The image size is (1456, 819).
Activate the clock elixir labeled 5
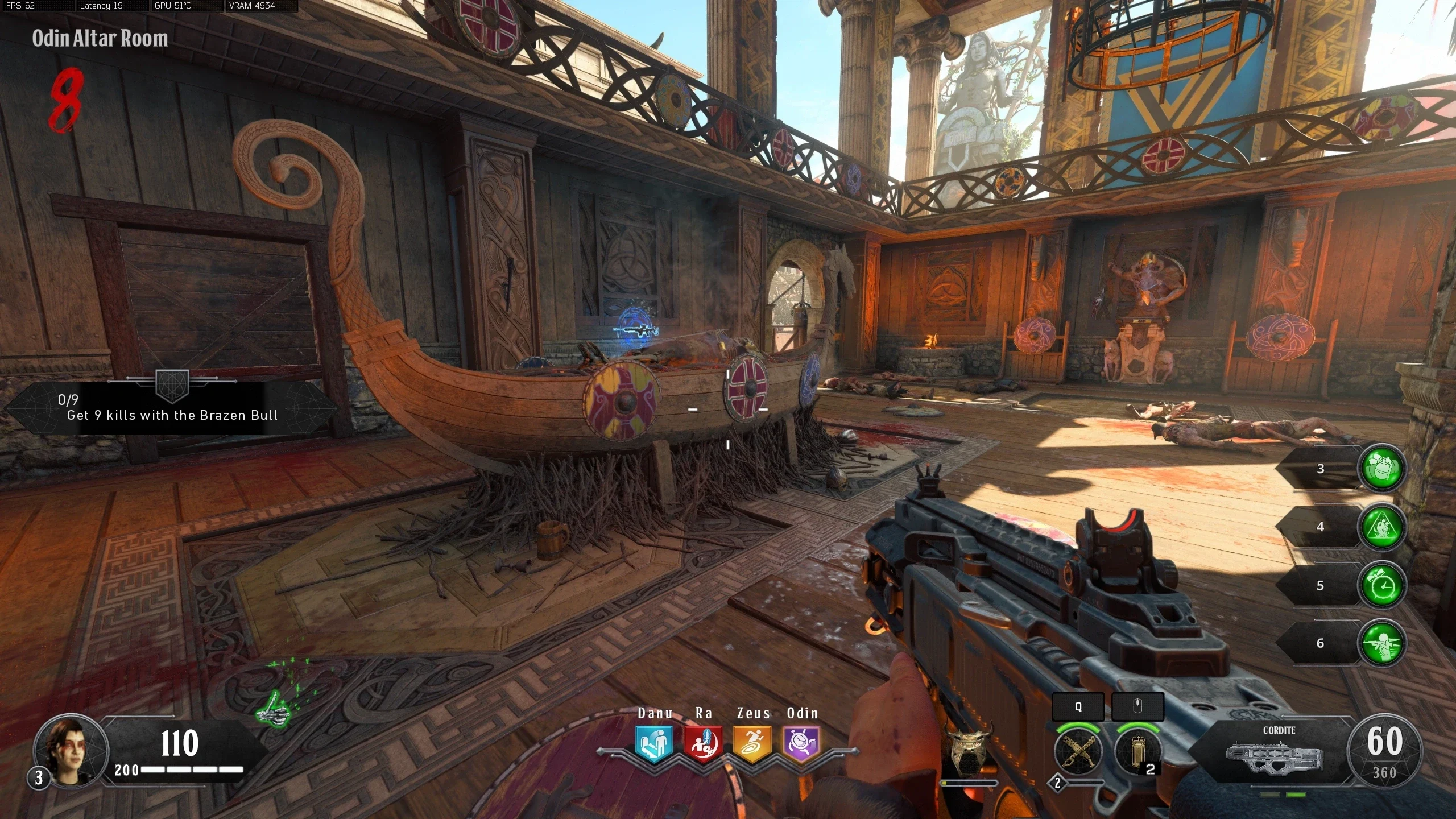coord(1382,586)
